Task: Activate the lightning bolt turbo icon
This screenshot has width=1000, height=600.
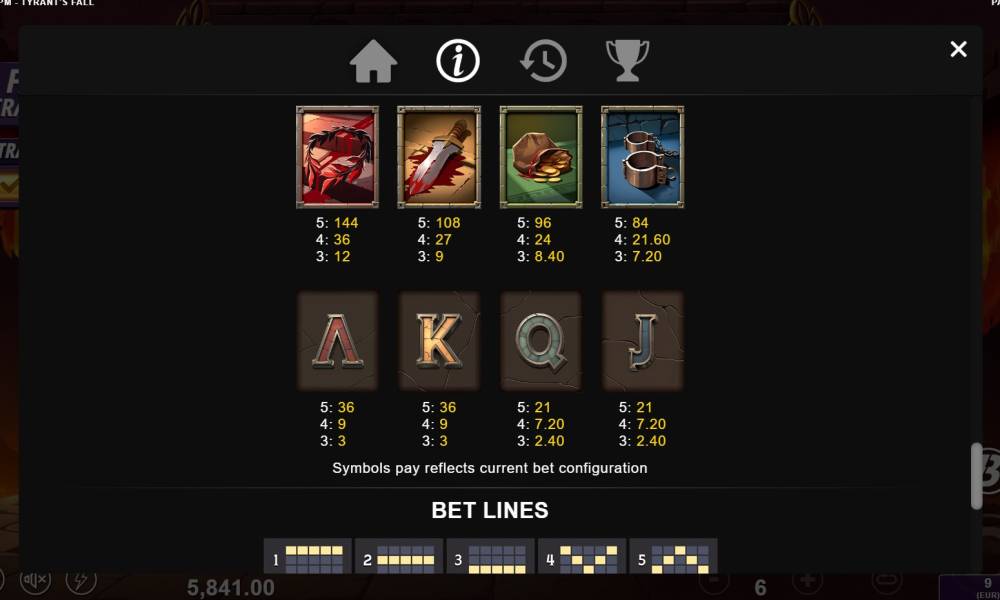Action: tap(81, 580)
